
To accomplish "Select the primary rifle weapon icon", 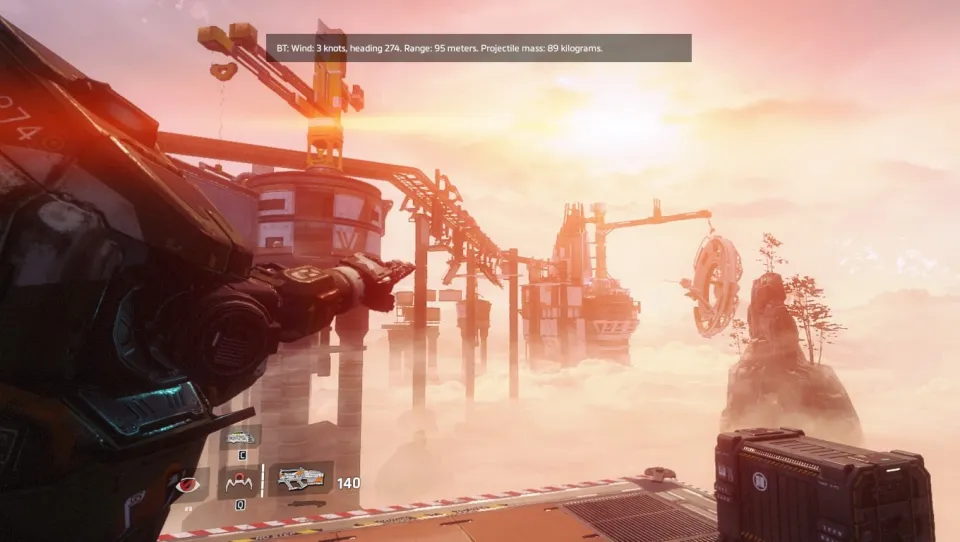I will tap(301, 480).
